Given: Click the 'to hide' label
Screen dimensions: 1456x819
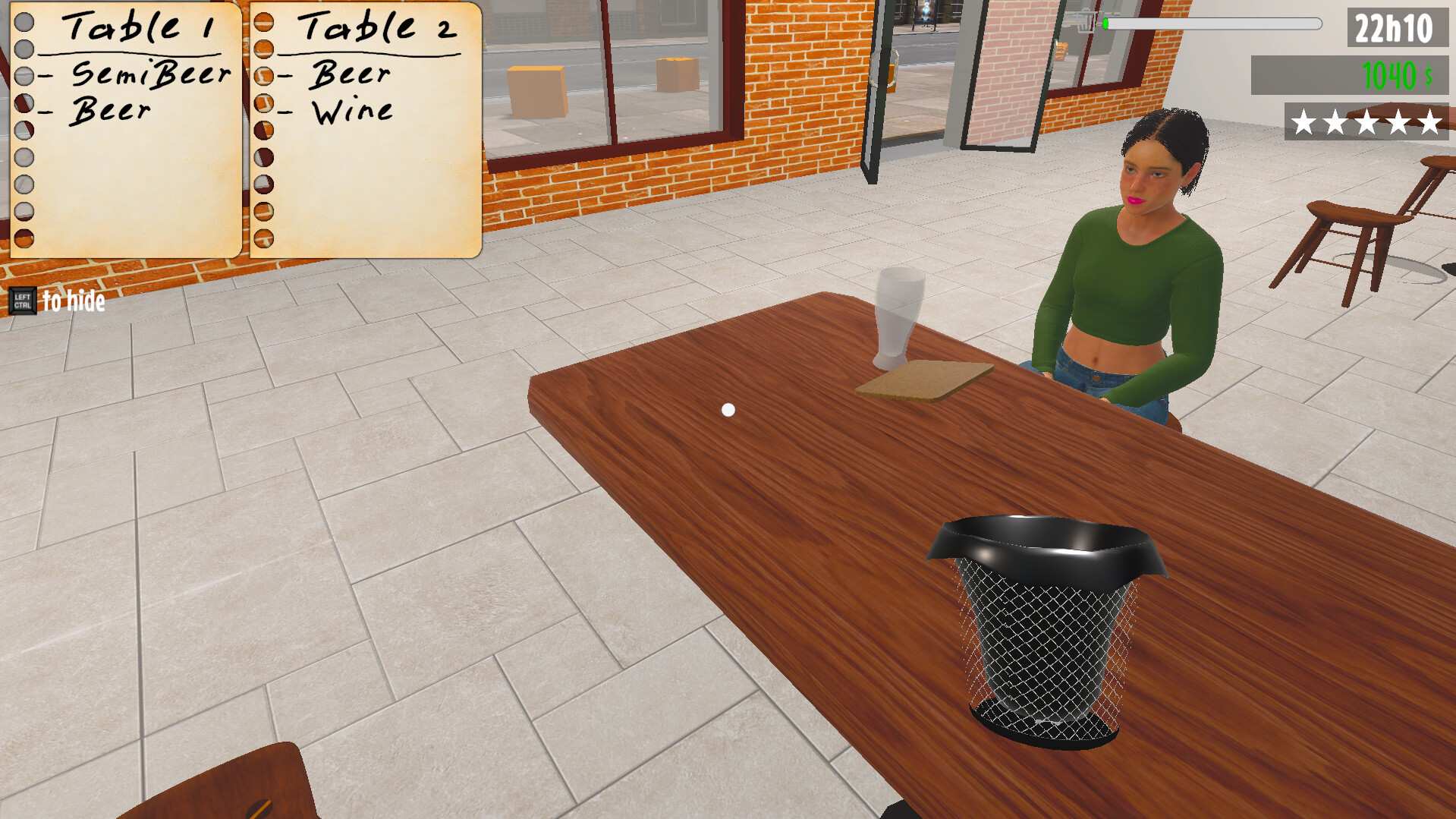Looking at the screenshot, I should 73,301.
